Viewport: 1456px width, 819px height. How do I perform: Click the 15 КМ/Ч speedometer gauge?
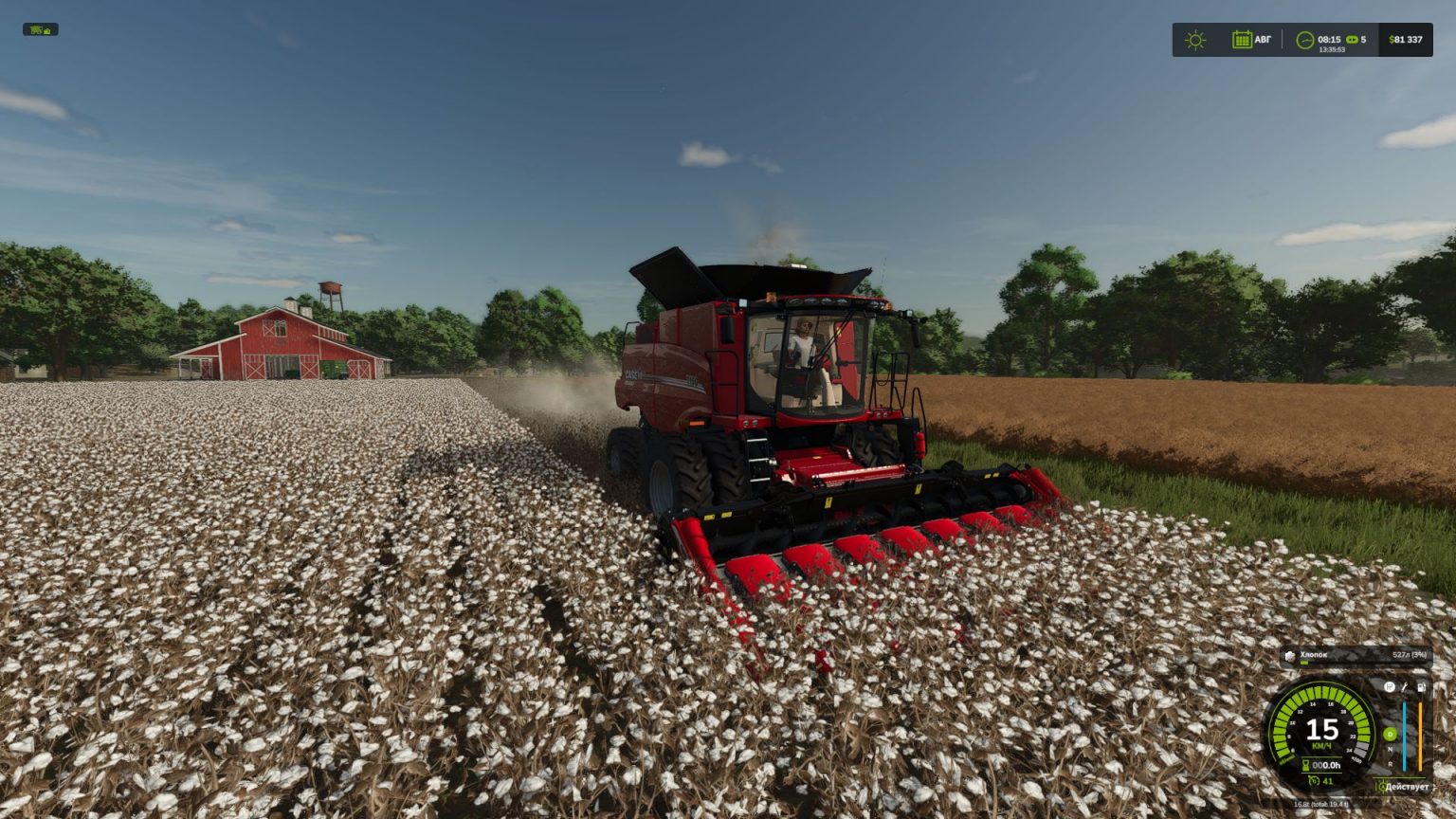(1323, 731)
